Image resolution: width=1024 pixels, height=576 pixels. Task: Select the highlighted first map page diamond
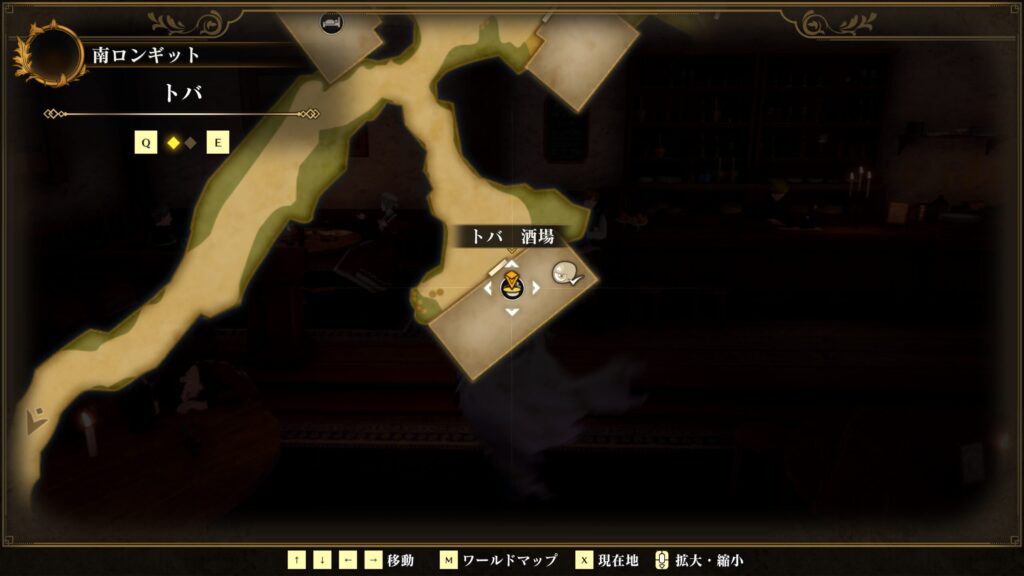point(173,143)
